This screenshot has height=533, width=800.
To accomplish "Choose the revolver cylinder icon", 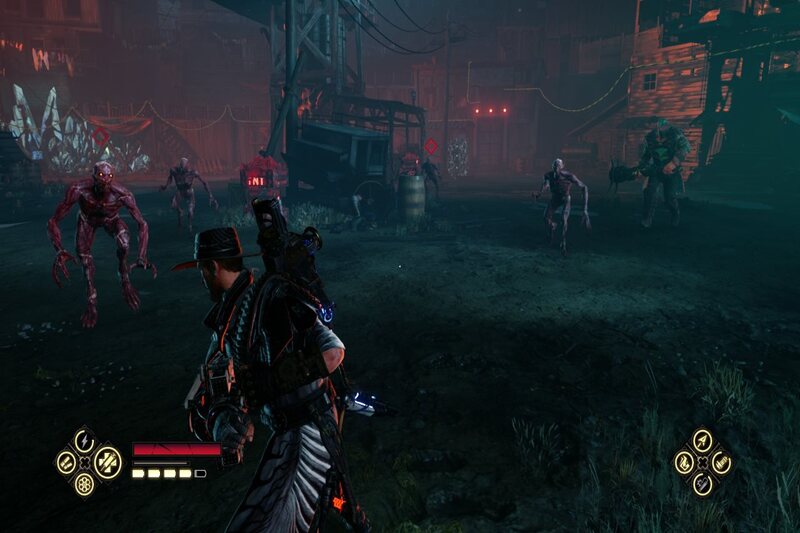I will click(85, 484).
